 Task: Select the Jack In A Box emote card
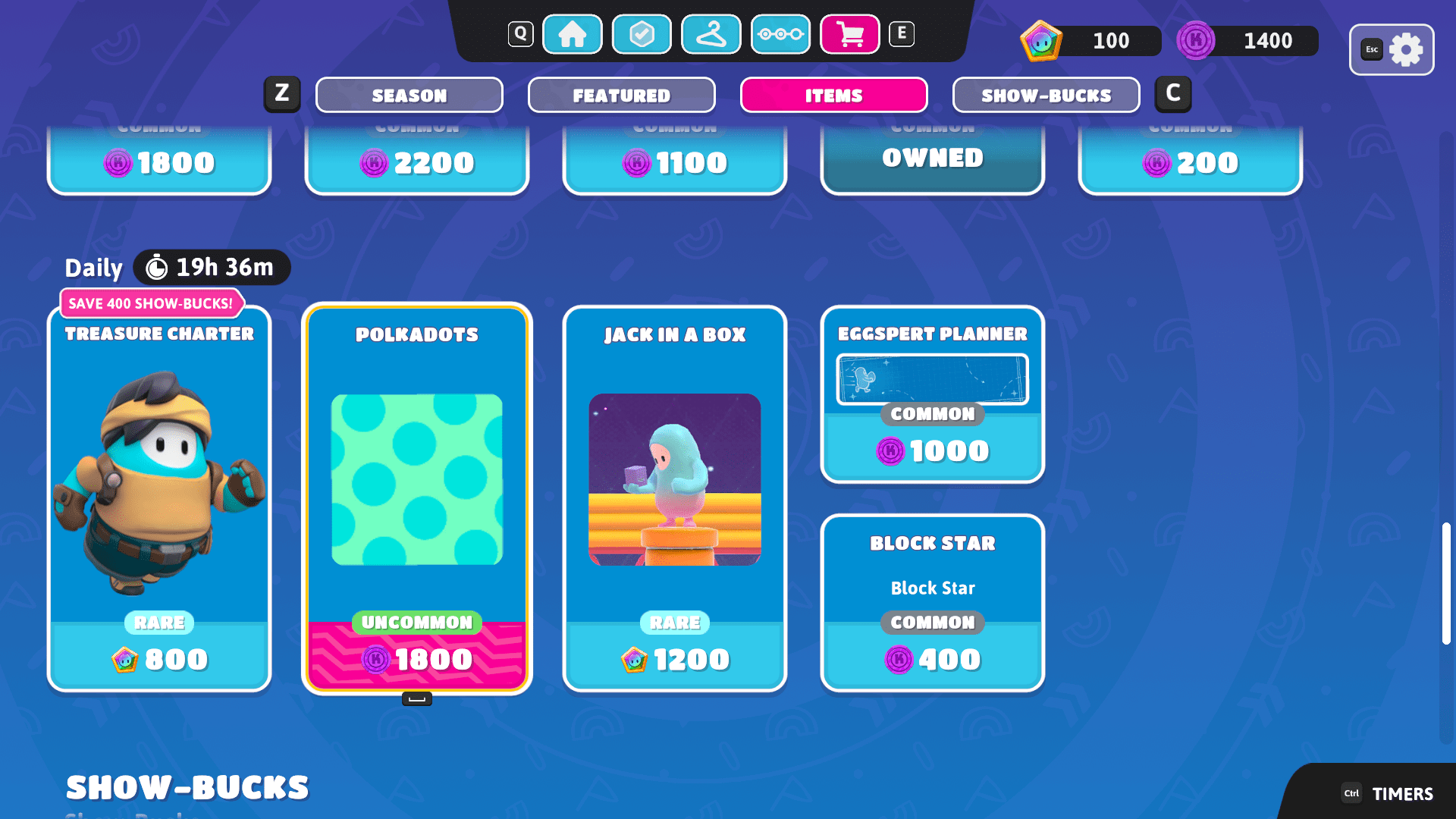tap(674, 500)
